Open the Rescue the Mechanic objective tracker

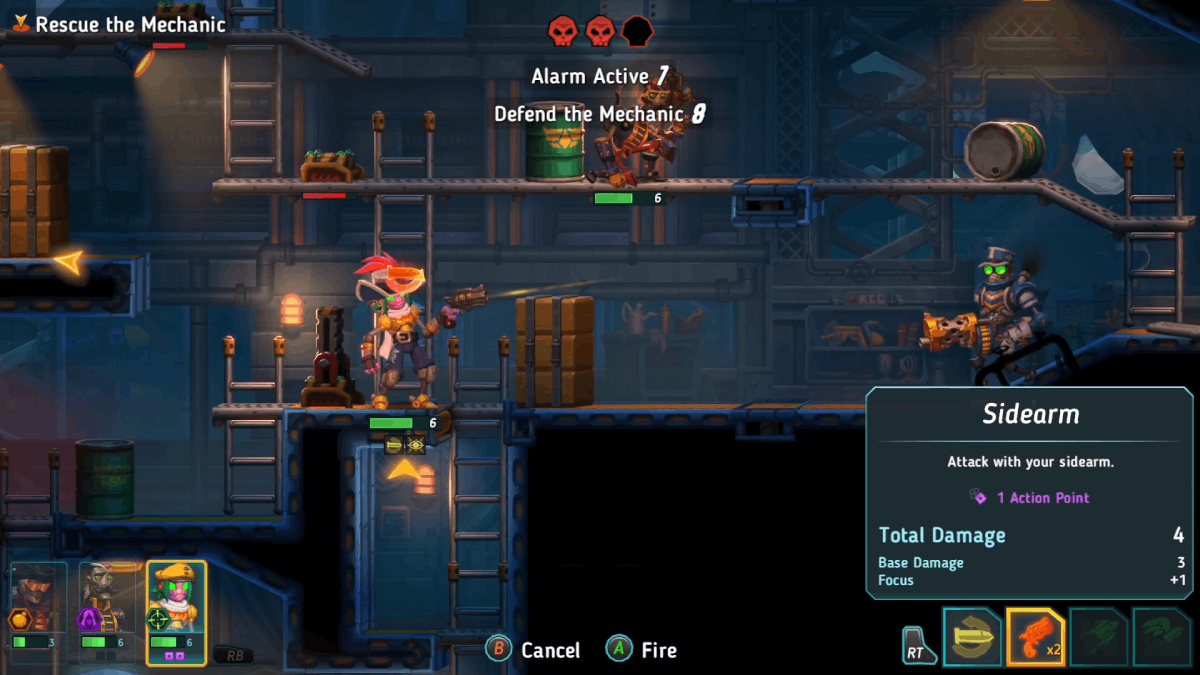(120, 24)
